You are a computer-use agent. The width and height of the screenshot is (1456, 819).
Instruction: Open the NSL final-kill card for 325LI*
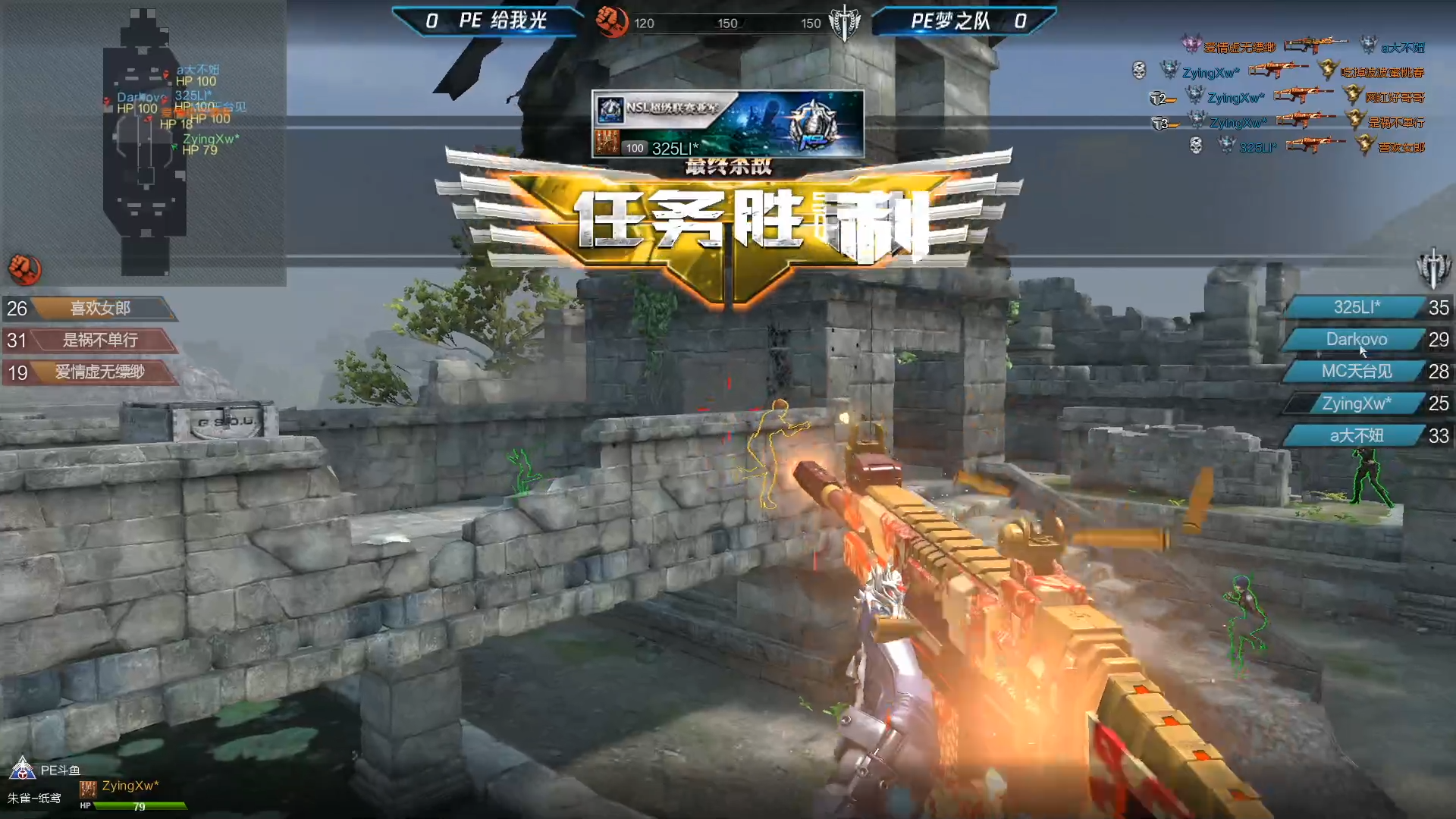[x=727, y=124]
